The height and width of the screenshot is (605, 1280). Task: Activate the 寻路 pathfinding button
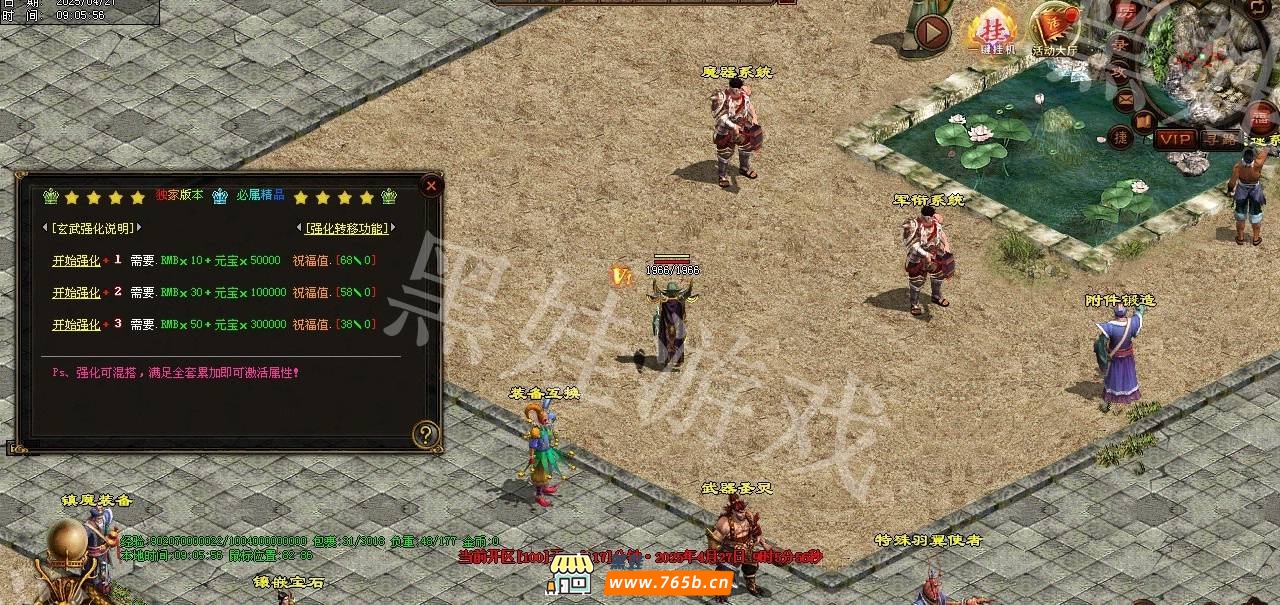coord(1219,139)
